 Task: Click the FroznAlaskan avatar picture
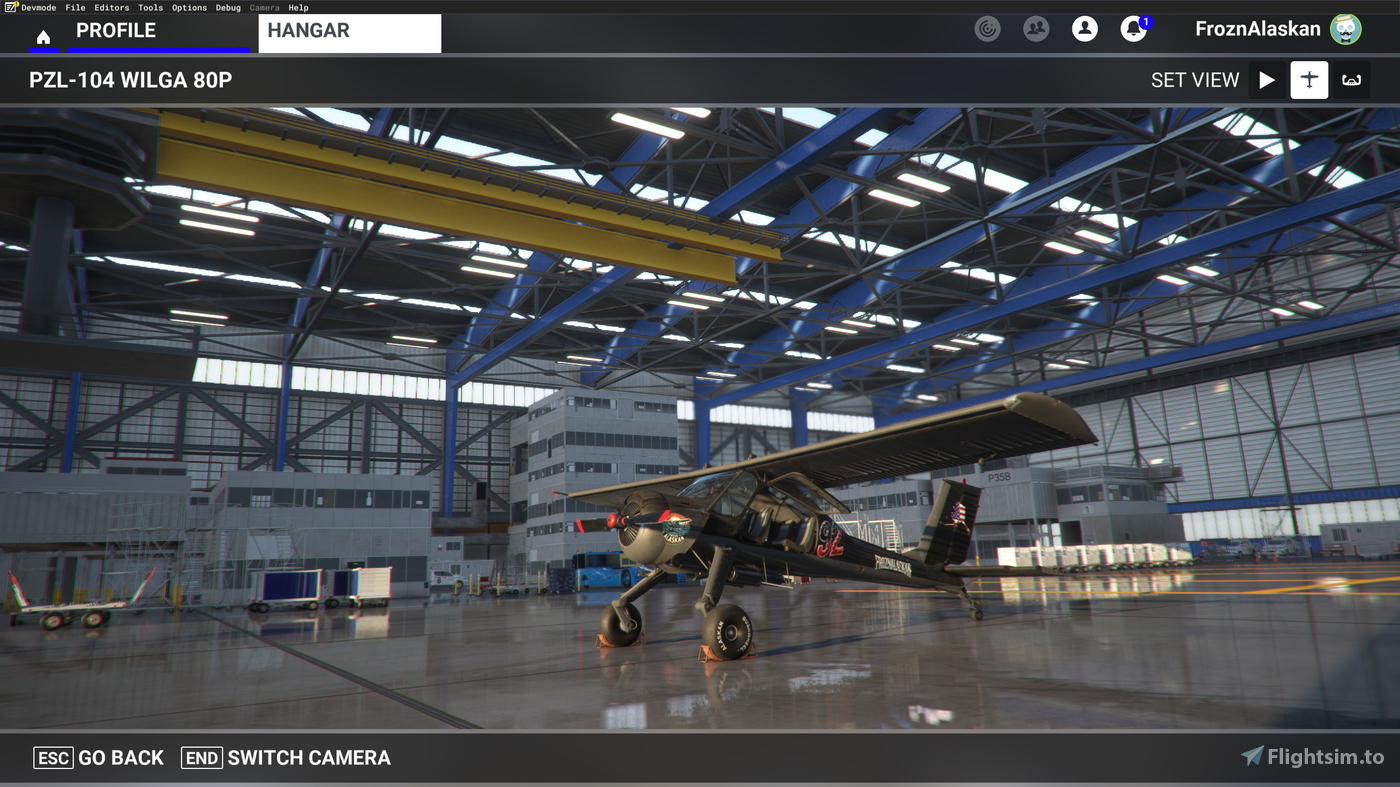[1346, 29]
